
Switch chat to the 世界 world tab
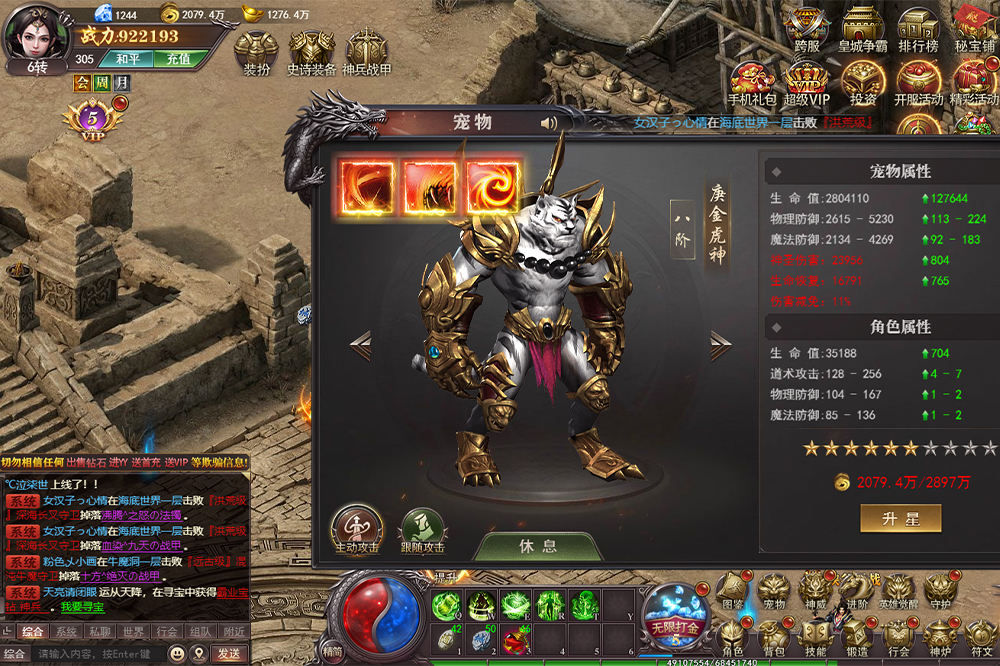click(x=133, y=632)
